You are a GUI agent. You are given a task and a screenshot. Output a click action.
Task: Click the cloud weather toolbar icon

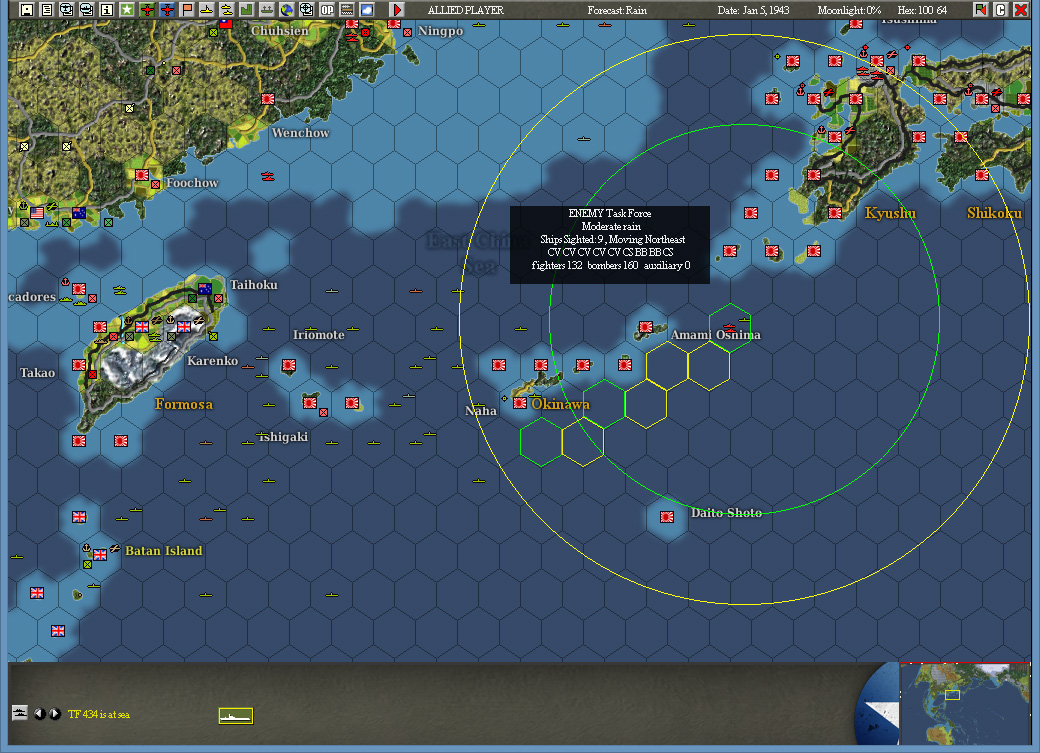(x=367, y=10)
